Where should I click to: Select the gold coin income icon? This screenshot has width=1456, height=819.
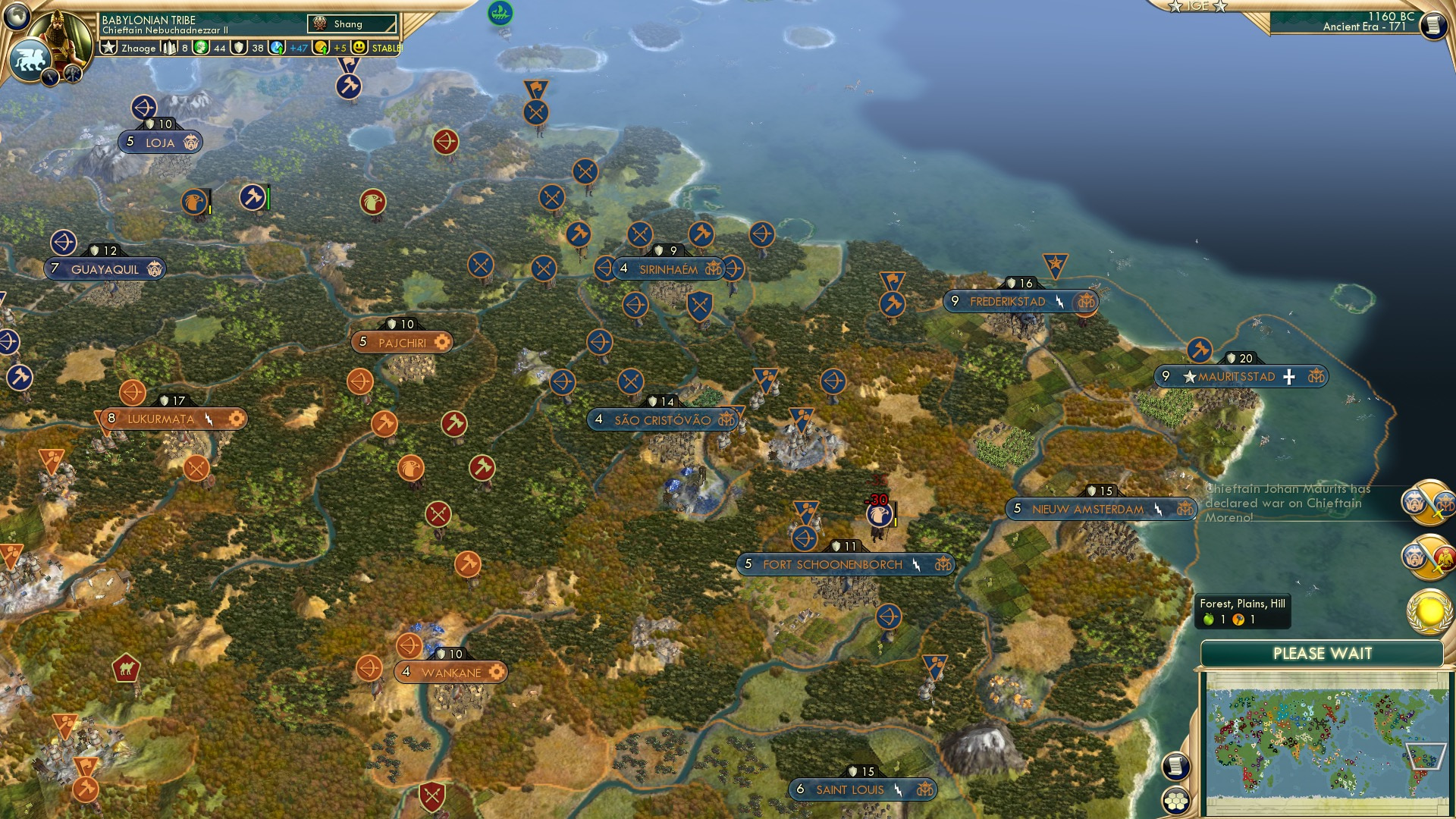[322, 48]
